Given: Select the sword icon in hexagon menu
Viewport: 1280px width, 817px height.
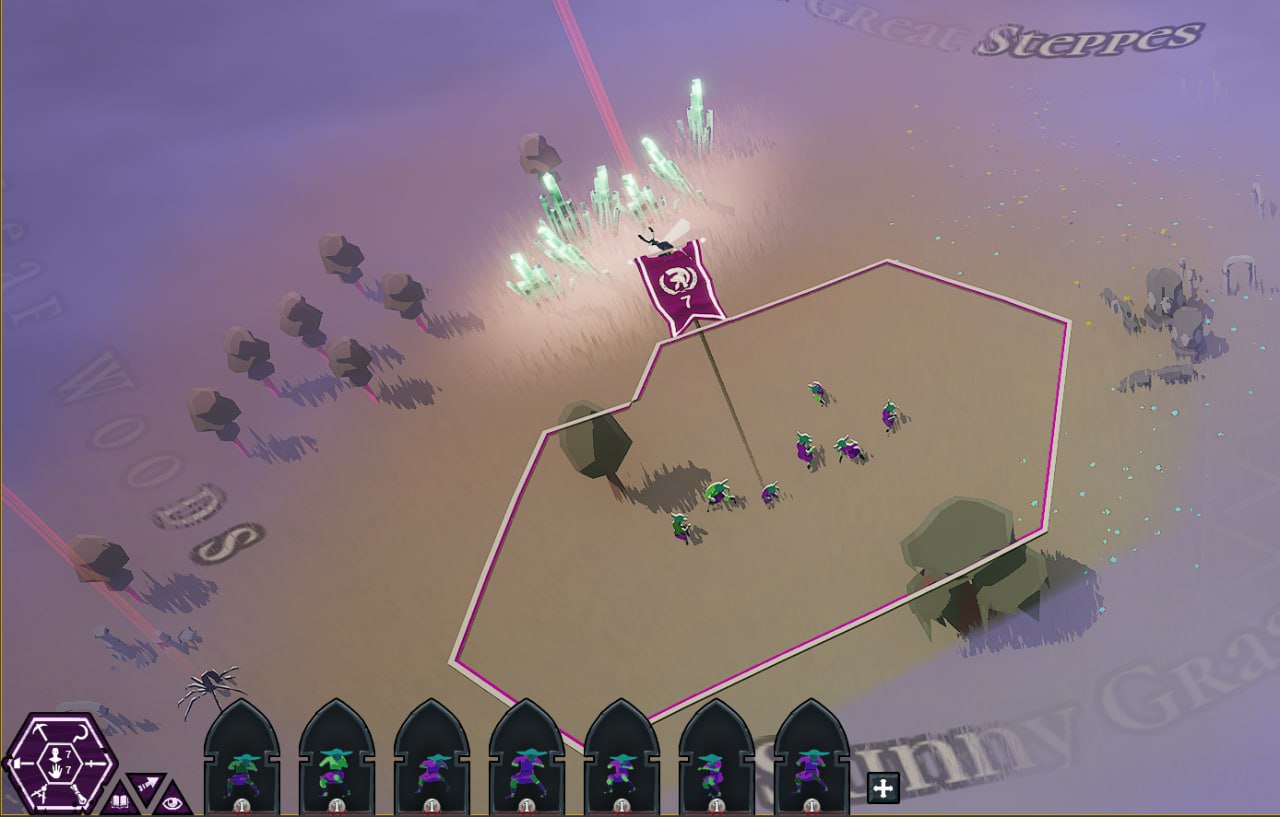Looking at the screenshot, I should 97,766.
